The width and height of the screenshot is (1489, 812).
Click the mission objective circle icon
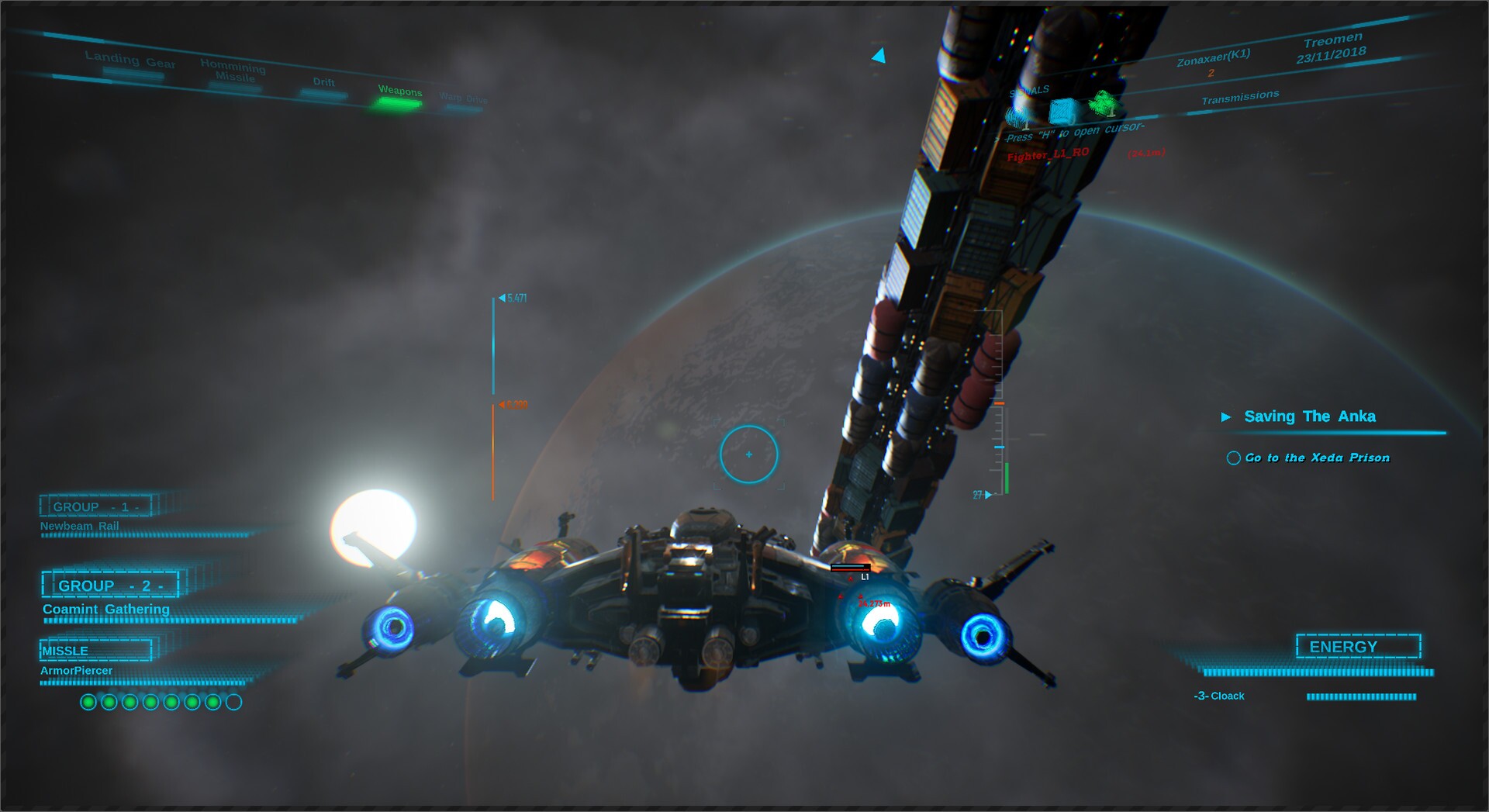click(1233, 458)
